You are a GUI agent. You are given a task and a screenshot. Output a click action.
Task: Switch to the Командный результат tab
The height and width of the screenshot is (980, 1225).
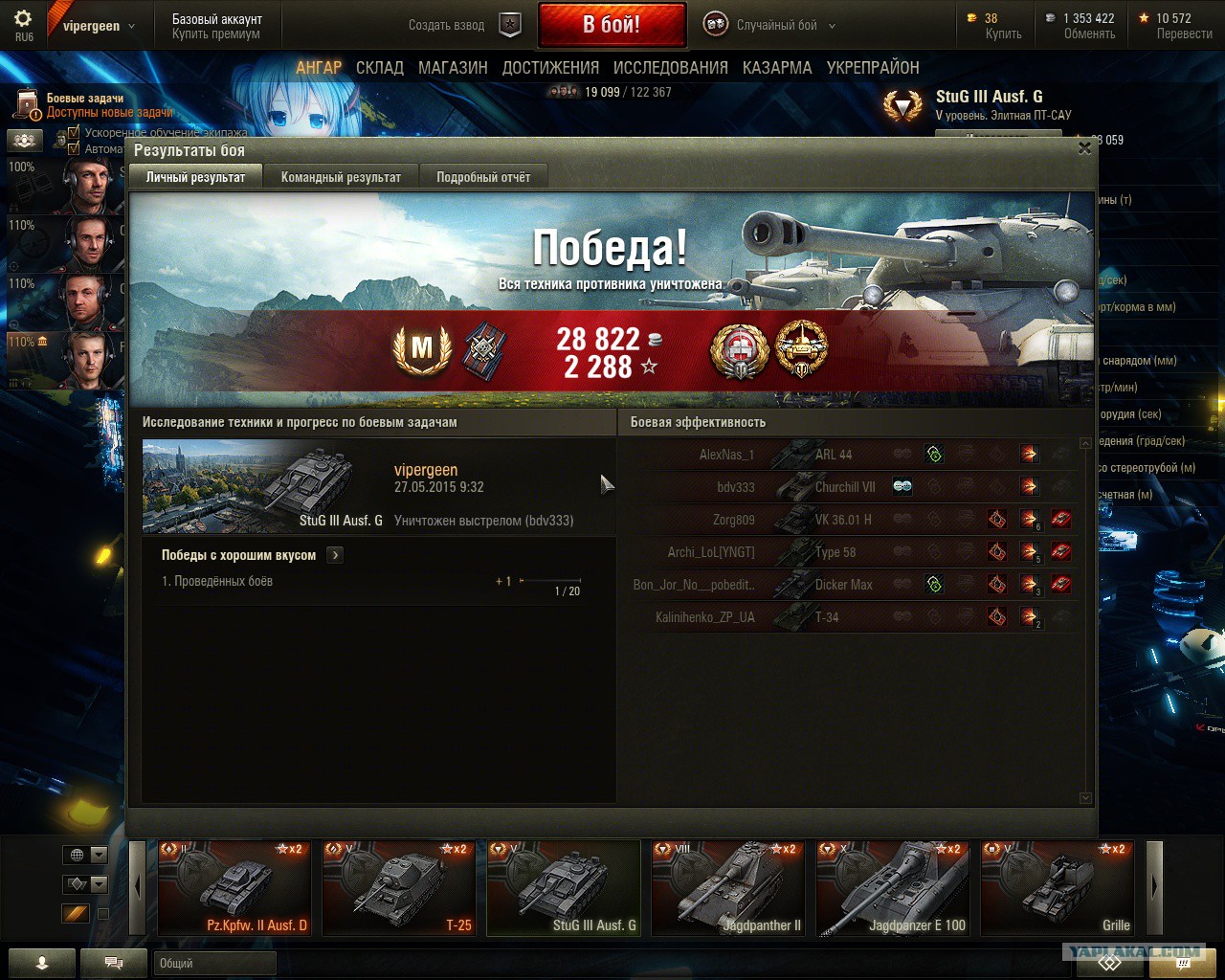point(341,177)
